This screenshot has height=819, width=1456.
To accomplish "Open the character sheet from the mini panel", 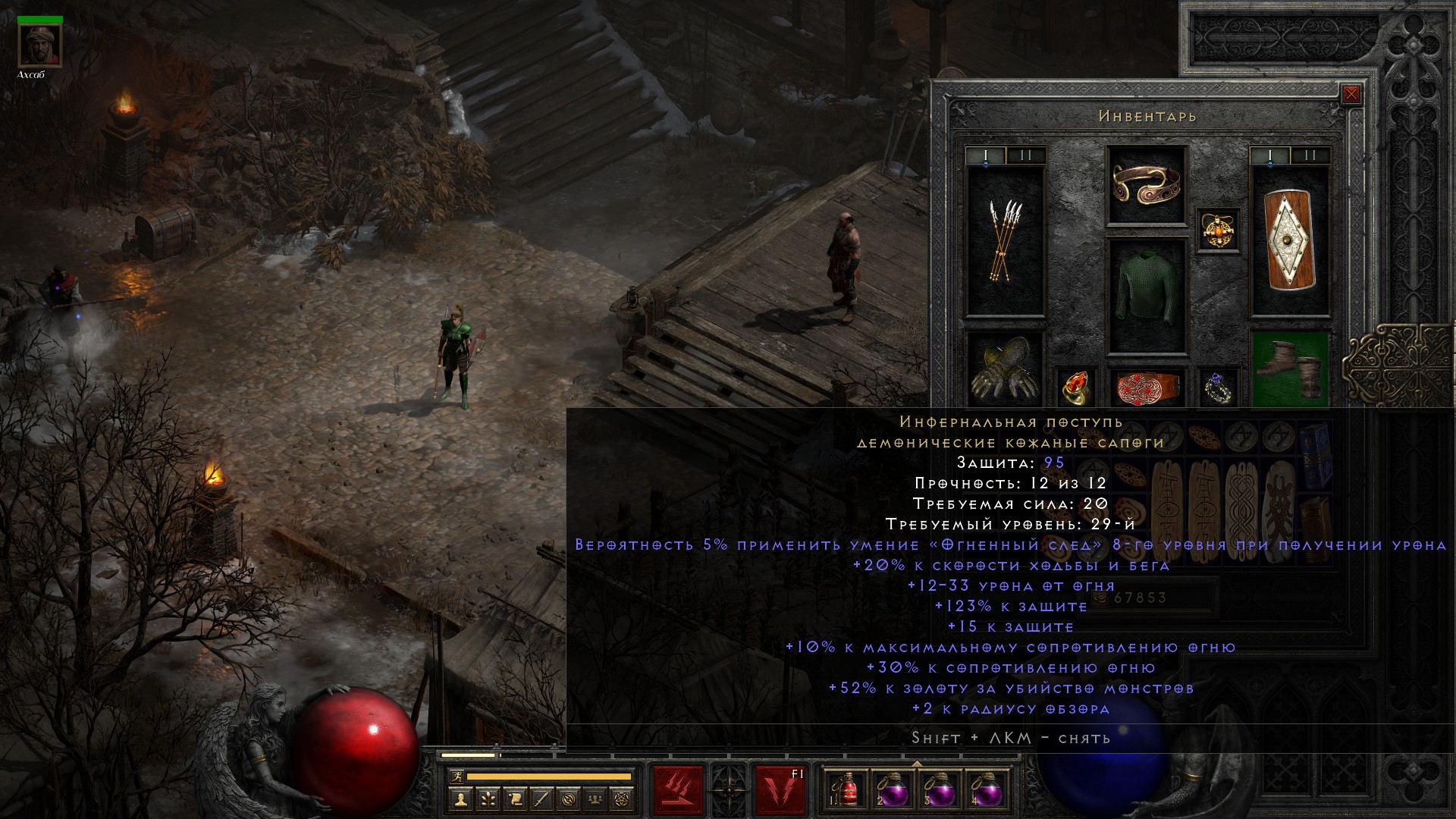I will 461,799.
